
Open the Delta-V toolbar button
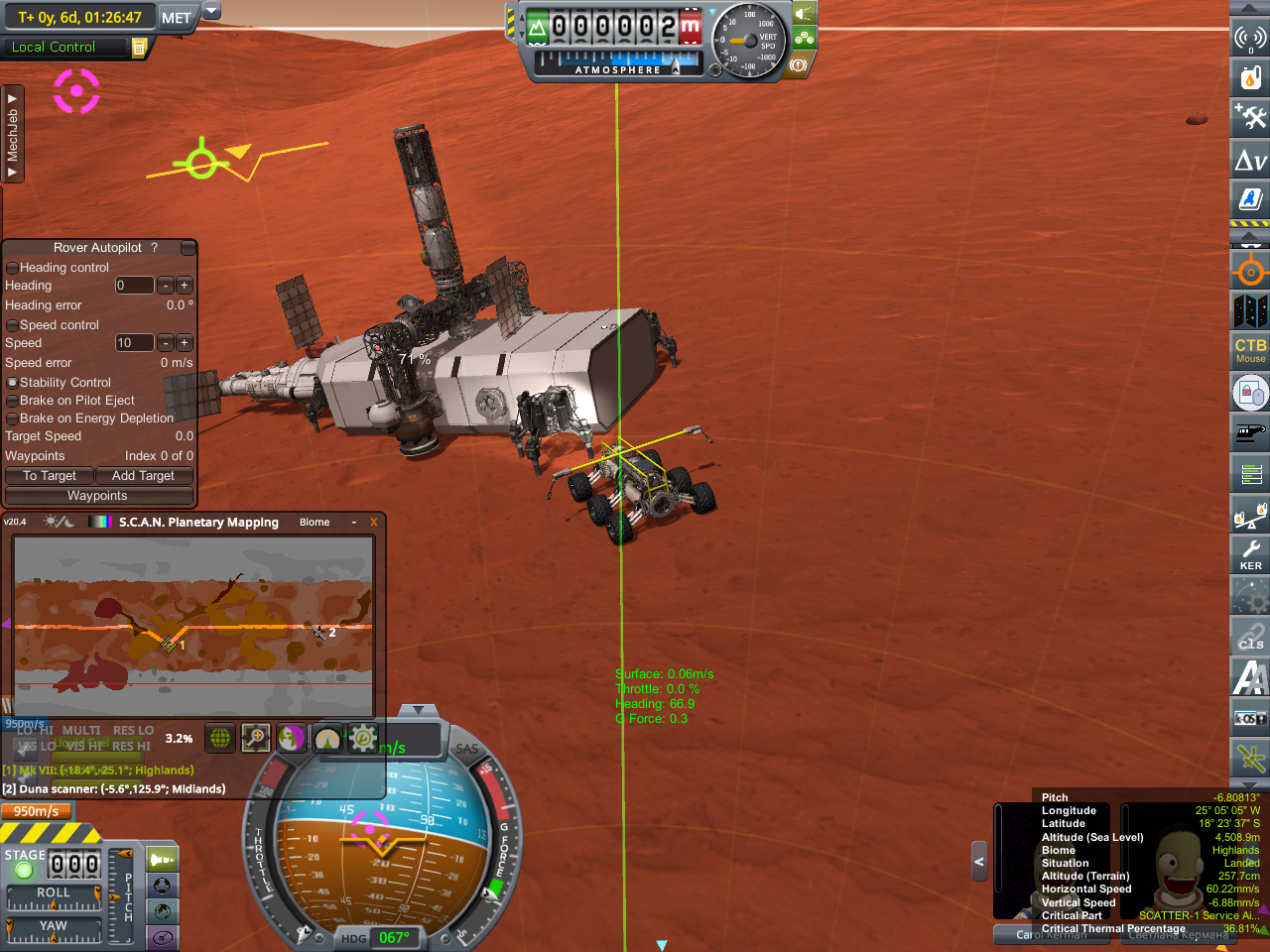pyautogui.click(x=1250, y=160)
